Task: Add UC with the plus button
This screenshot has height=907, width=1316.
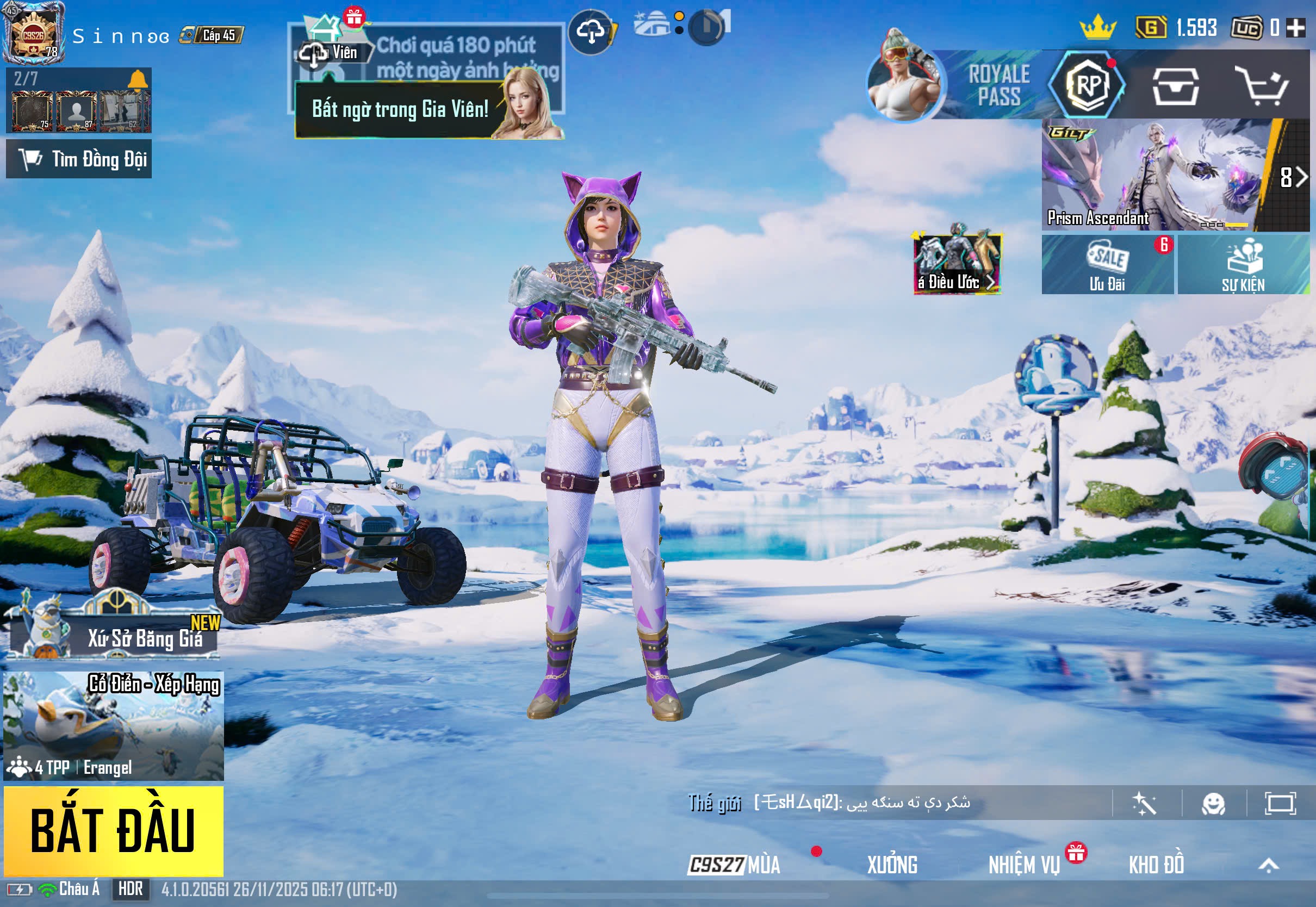Action: coord(1295,27)
